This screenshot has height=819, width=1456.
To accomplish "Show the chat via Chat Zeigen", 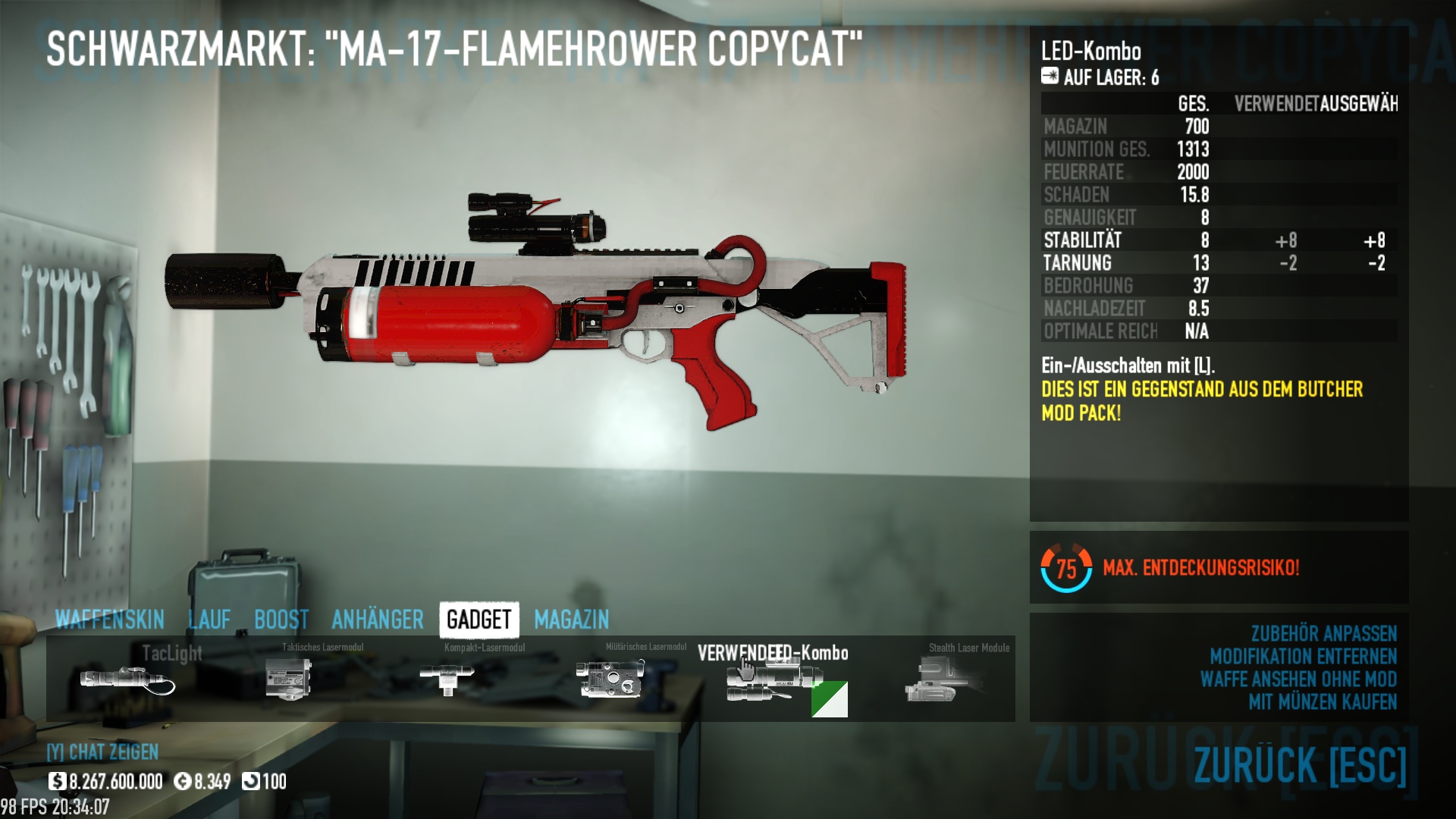I will tap(103, 752).
